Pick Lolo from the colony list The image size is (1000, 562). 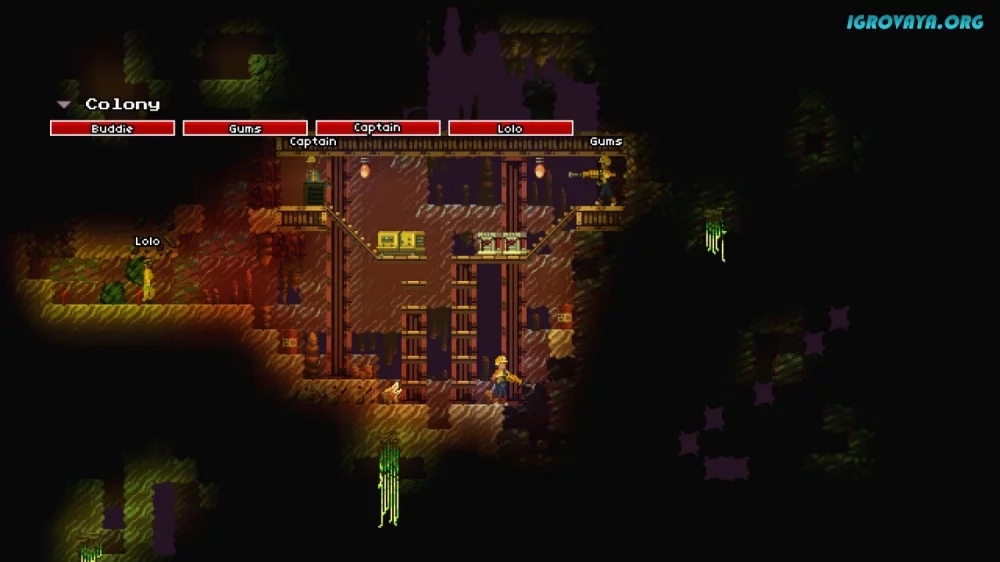pyautogui.click(x=510, y=128)
